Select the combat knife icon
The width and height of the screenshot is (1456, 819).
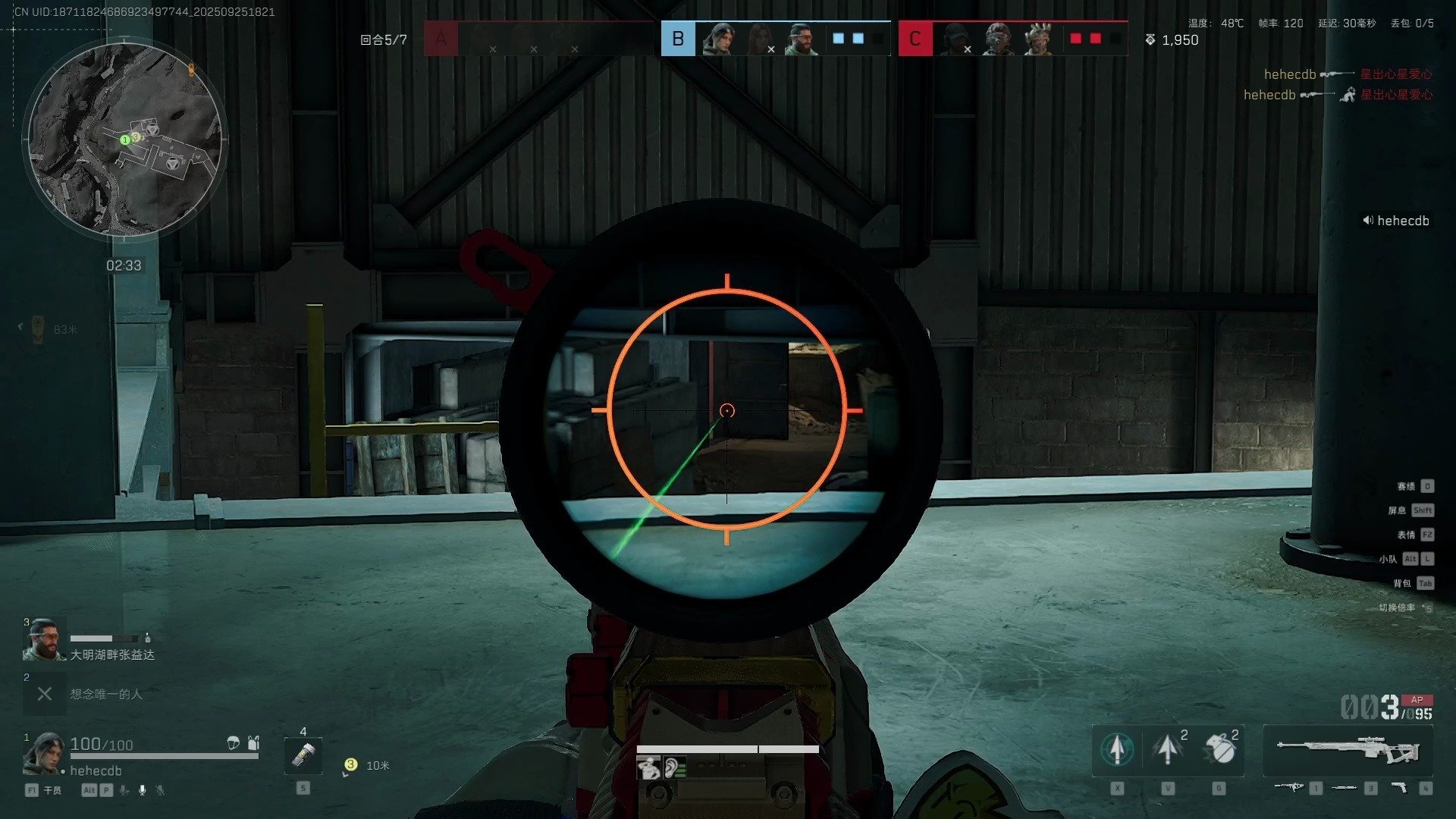point(1344,788)
